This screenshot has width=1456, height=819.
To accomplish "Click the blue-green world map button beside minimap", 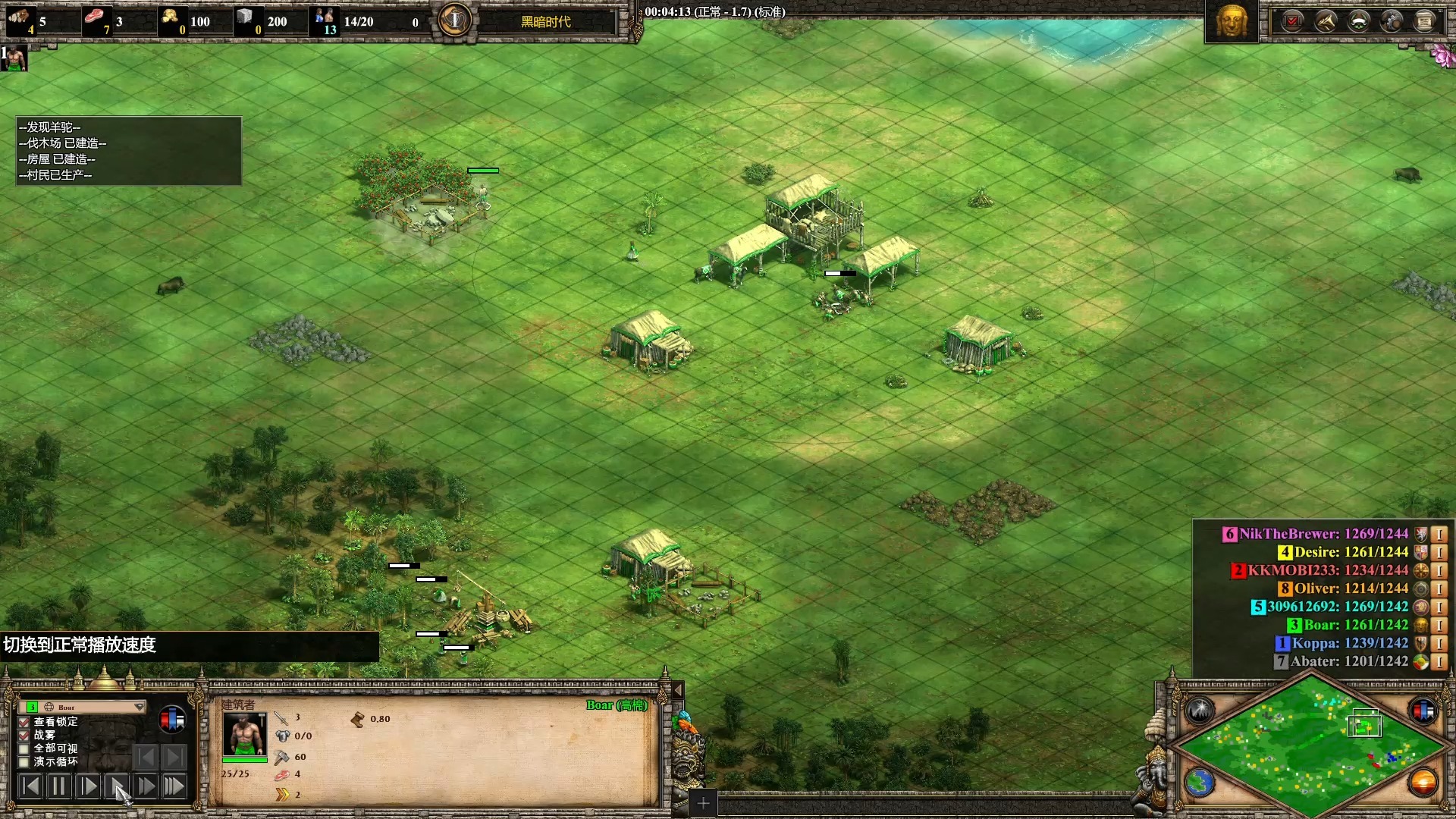I will tap(1200, 783).
